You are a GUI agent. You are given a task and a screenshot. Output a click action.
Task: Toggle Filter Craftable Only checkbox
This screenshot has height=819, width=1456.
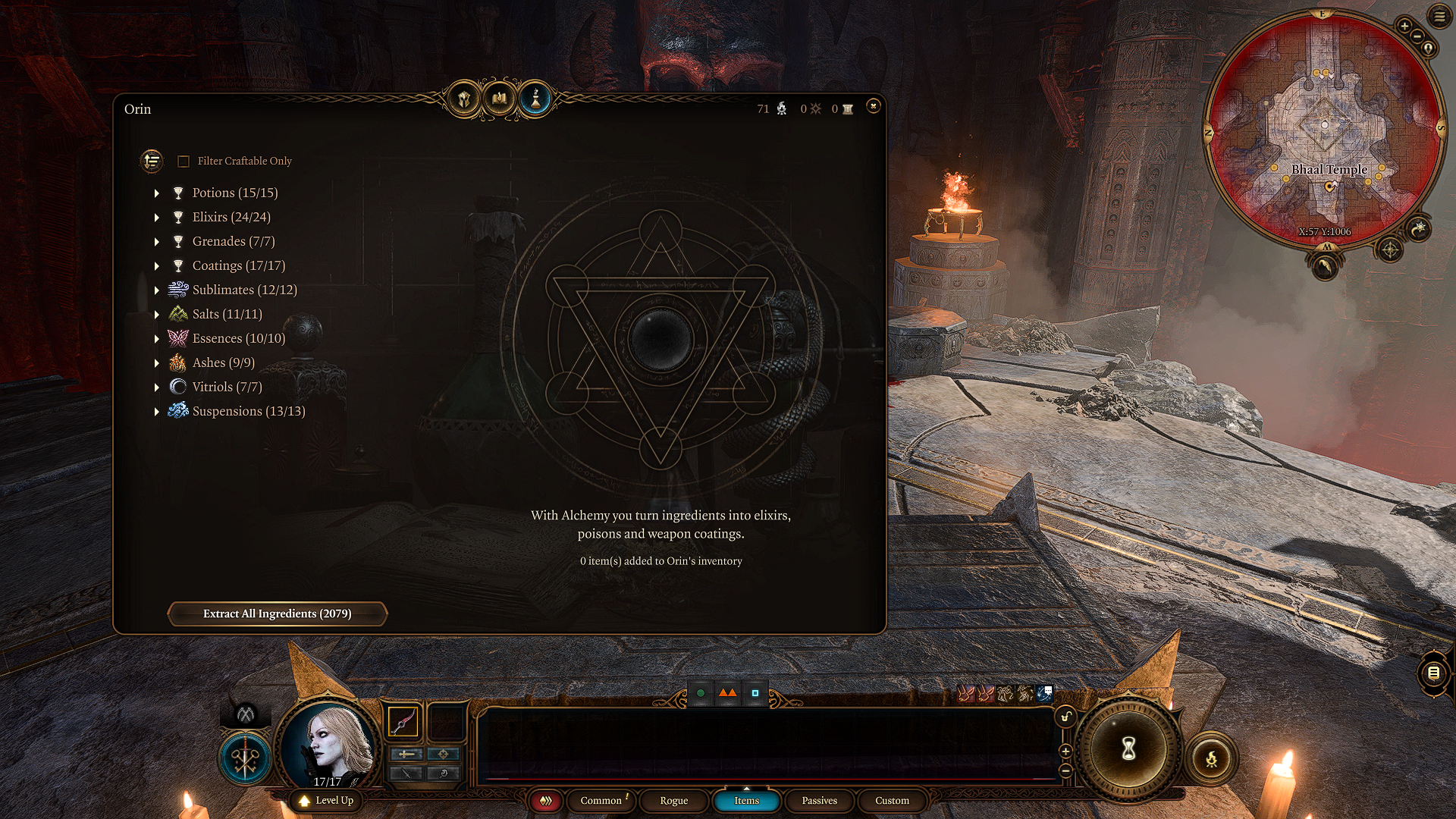184,162
